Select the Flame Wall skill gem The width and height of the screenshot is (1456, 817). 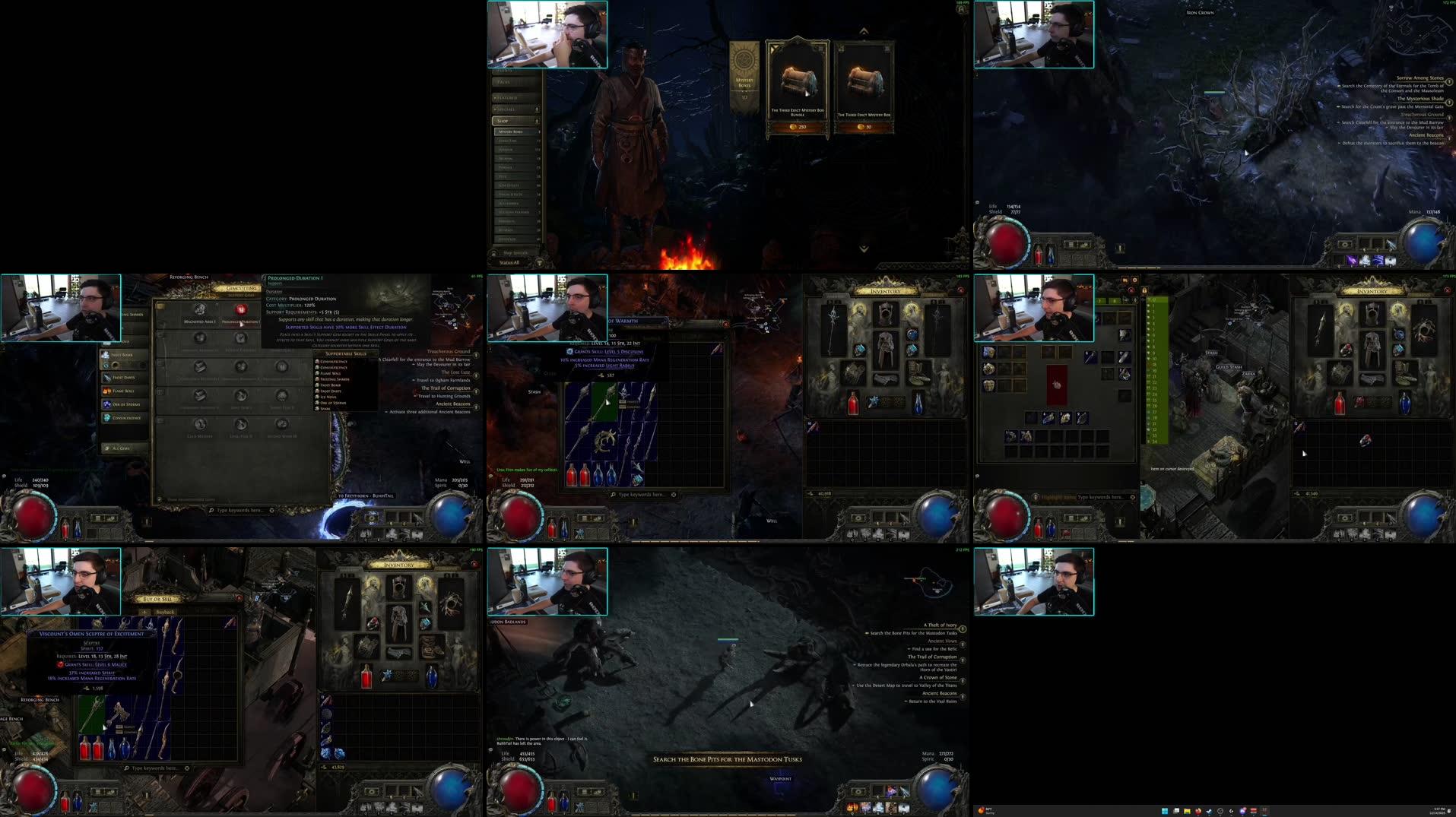122,391
